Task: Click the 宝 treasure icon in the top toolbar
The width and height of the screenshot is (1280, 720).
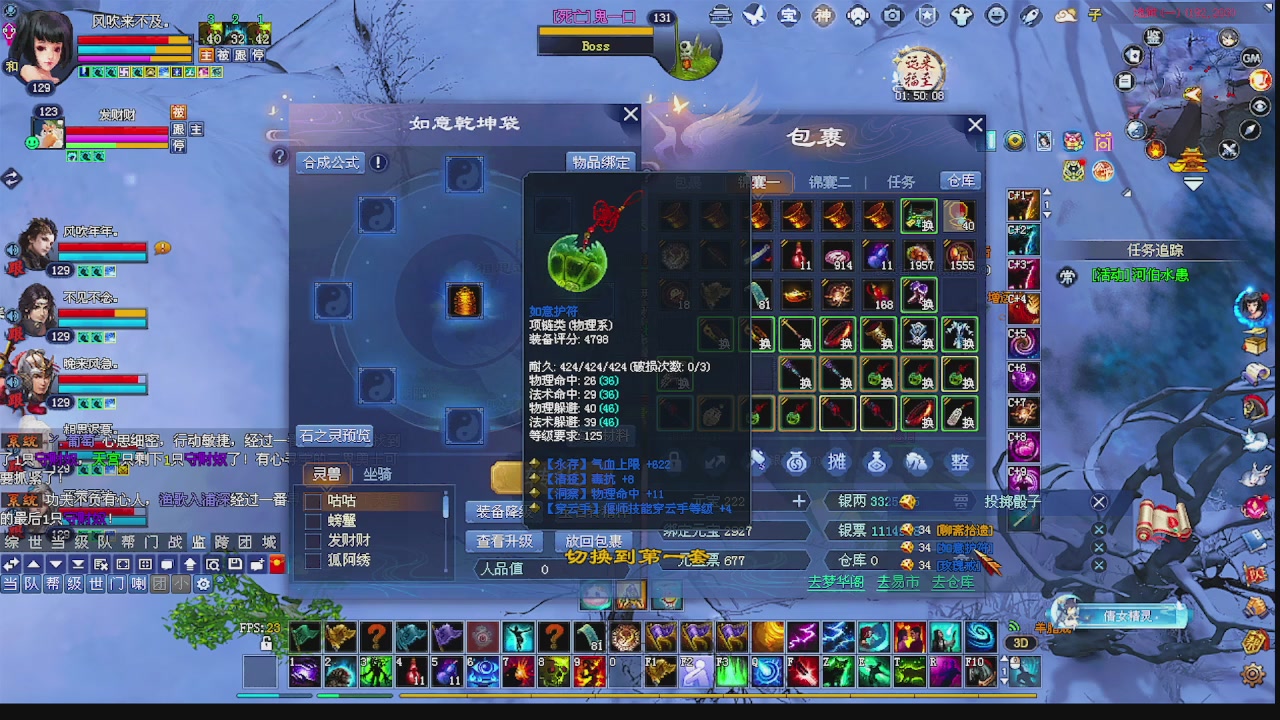Action: click(789, 15)
